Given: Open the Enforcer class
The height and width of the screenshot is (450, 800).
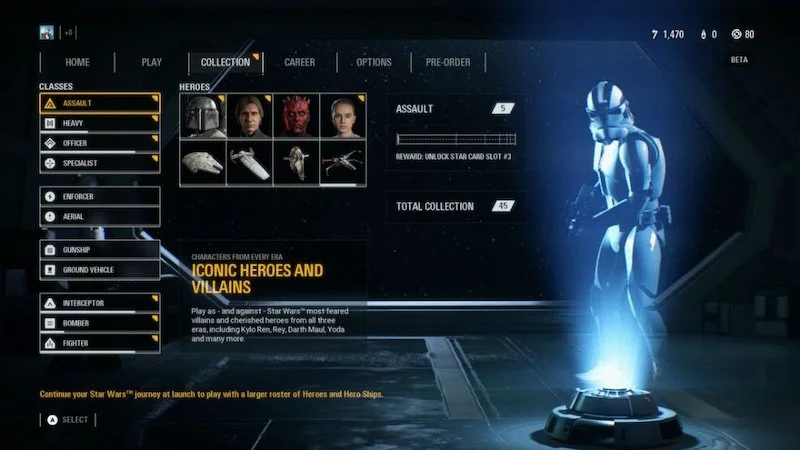Looking at the screenshot, I should (x=99, y=196).
